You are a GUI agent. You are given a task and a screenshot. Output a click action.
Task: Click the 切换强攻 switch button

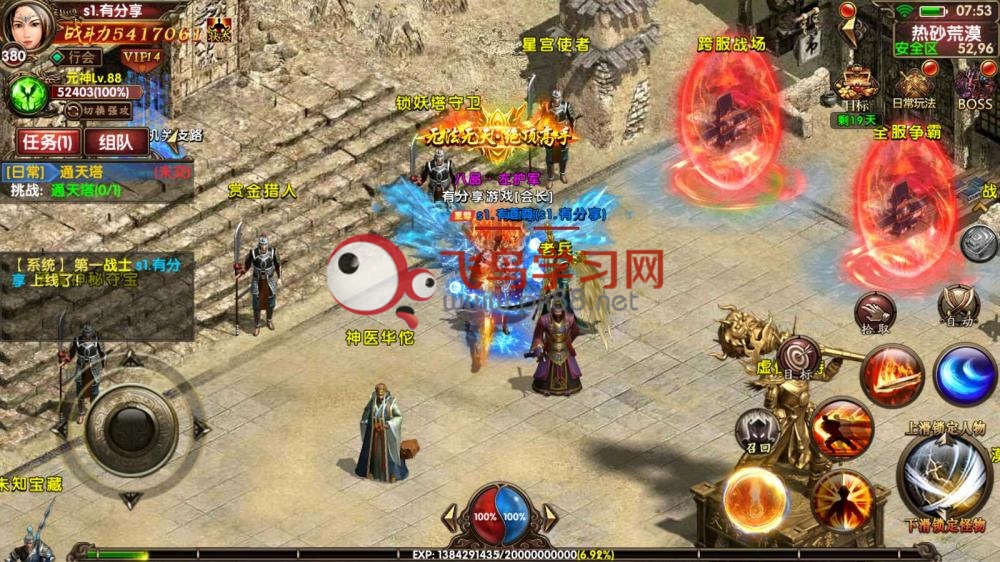click(x=106, y=108)
